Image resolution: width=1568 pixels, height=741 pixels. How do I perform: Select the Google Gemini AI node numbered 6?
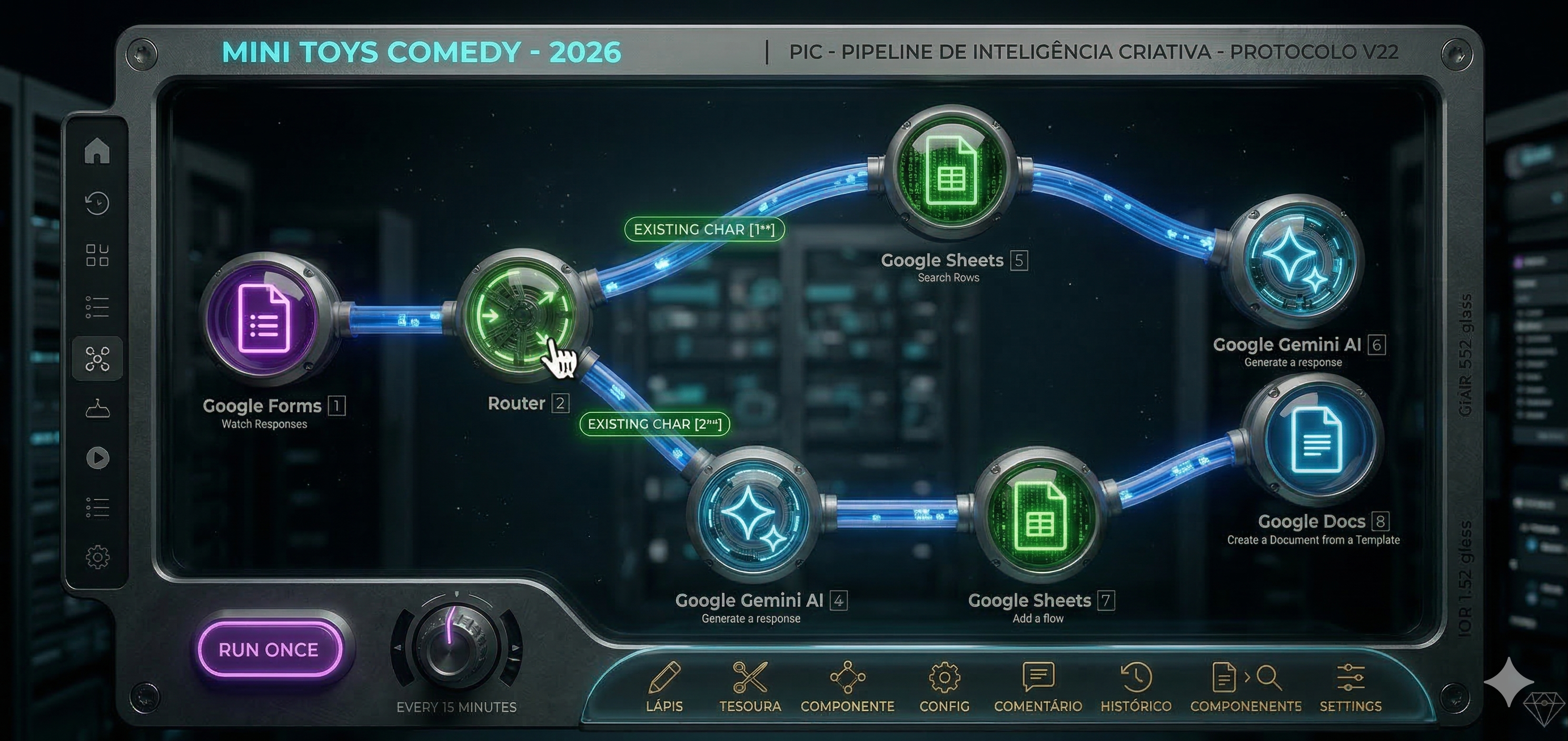point(1293,261)
